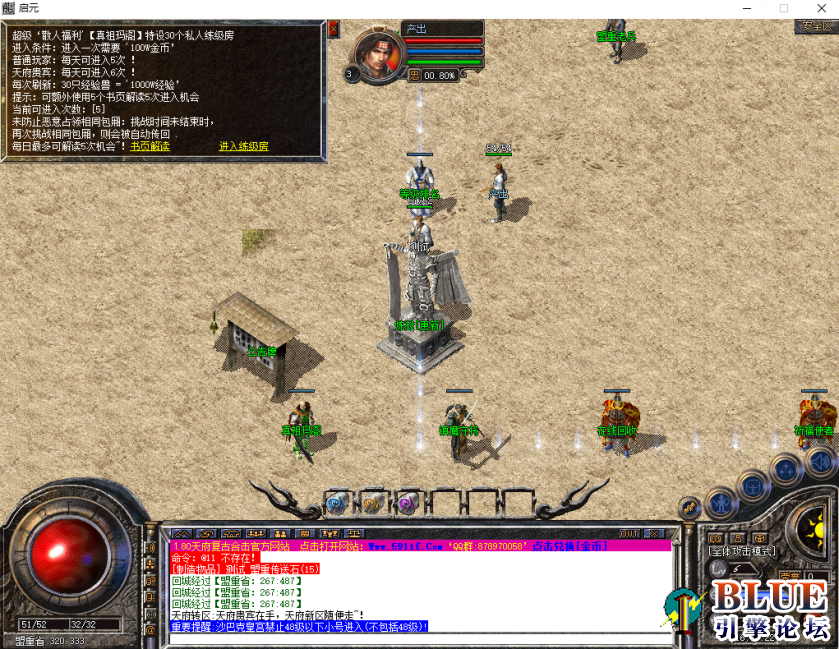839x649 pixels.
Task: Toggle sound with the speaker button
Action: pos(819,461)
